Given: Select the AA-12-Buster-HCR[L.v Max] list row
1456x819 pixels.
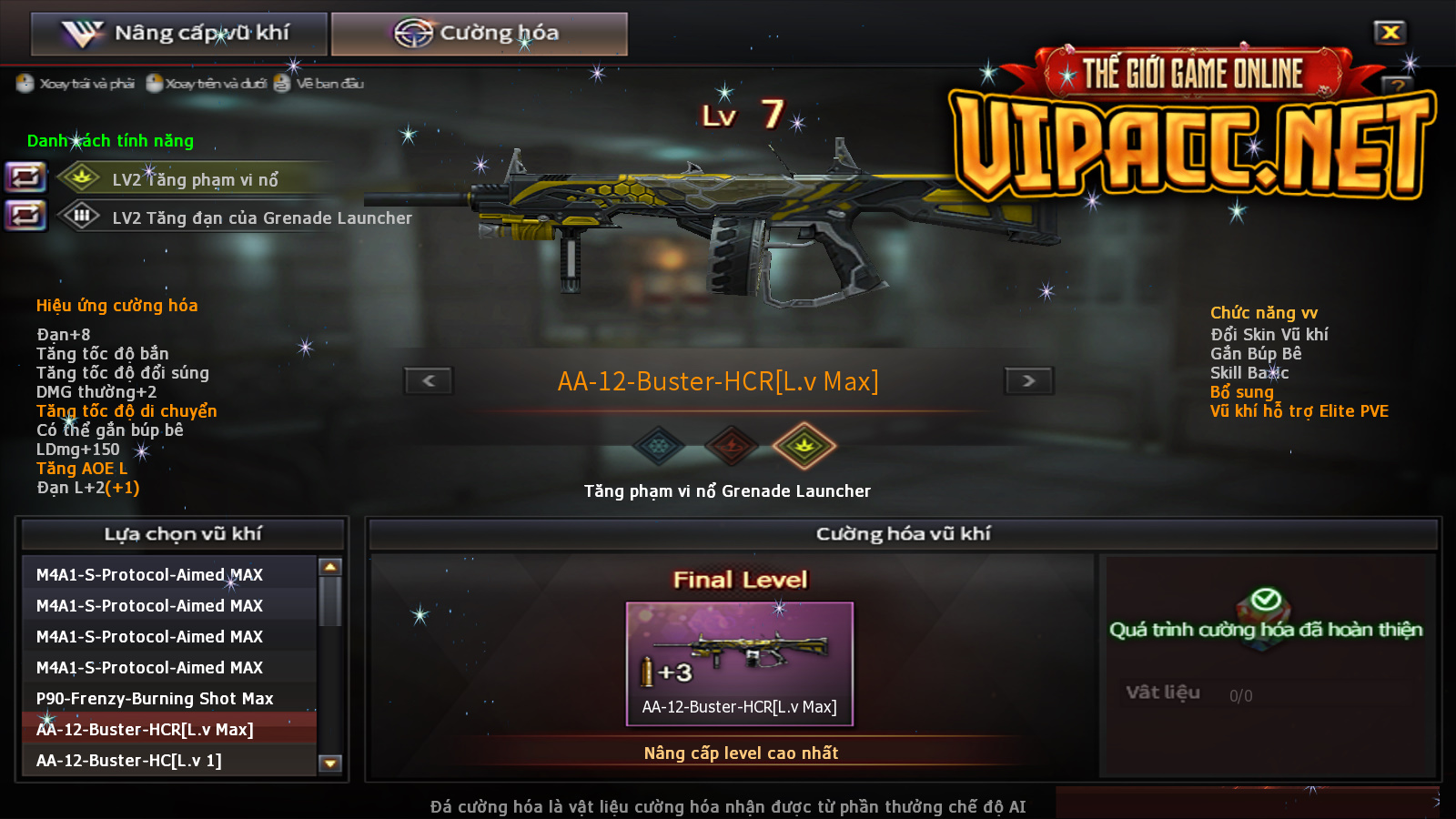Looking at the screenshot, I should (x=145, y=729).
